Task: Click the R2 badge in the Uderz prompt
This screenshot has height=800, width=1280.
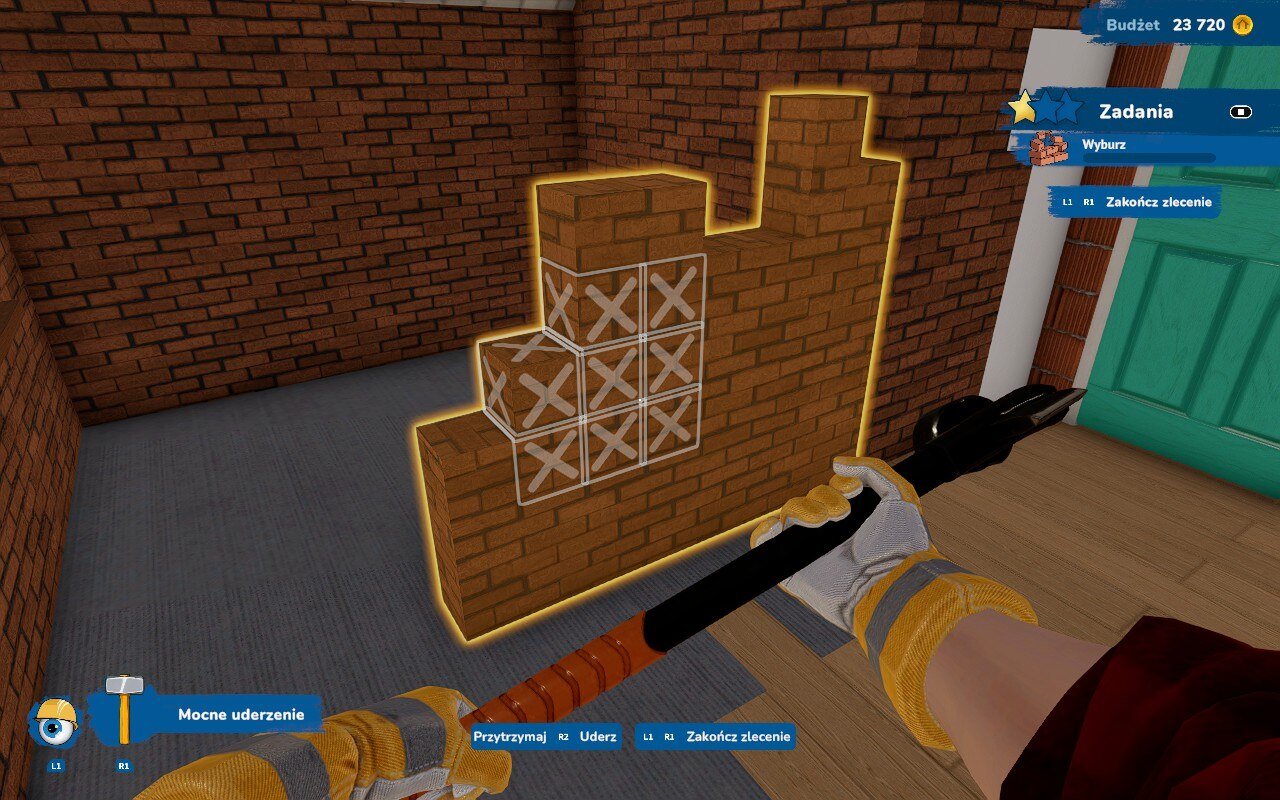Action: [x=566, y=737]
